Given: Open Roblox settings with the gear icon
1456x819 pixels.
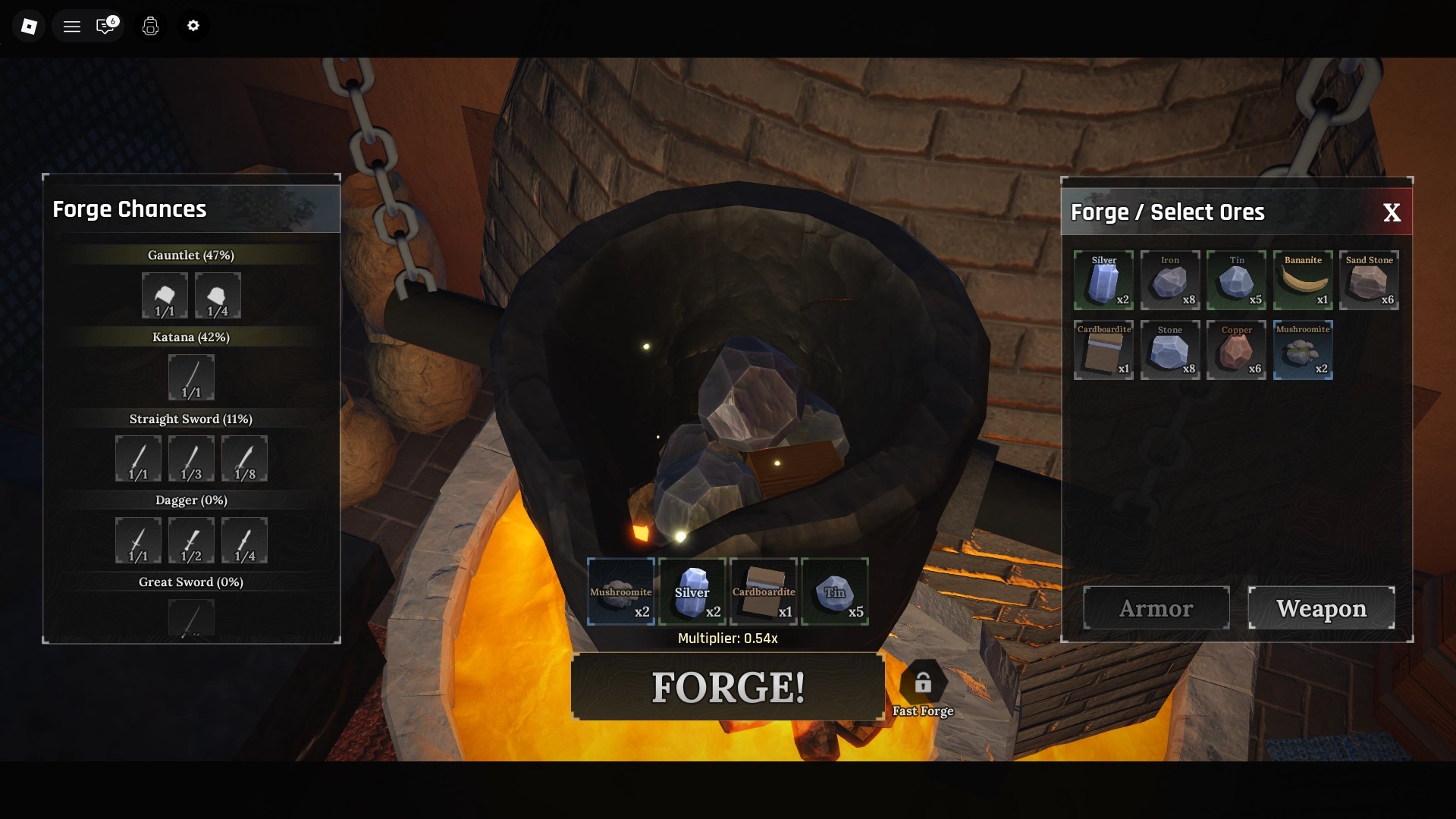Looking at the screenshot, I should [x=193, y=25].
